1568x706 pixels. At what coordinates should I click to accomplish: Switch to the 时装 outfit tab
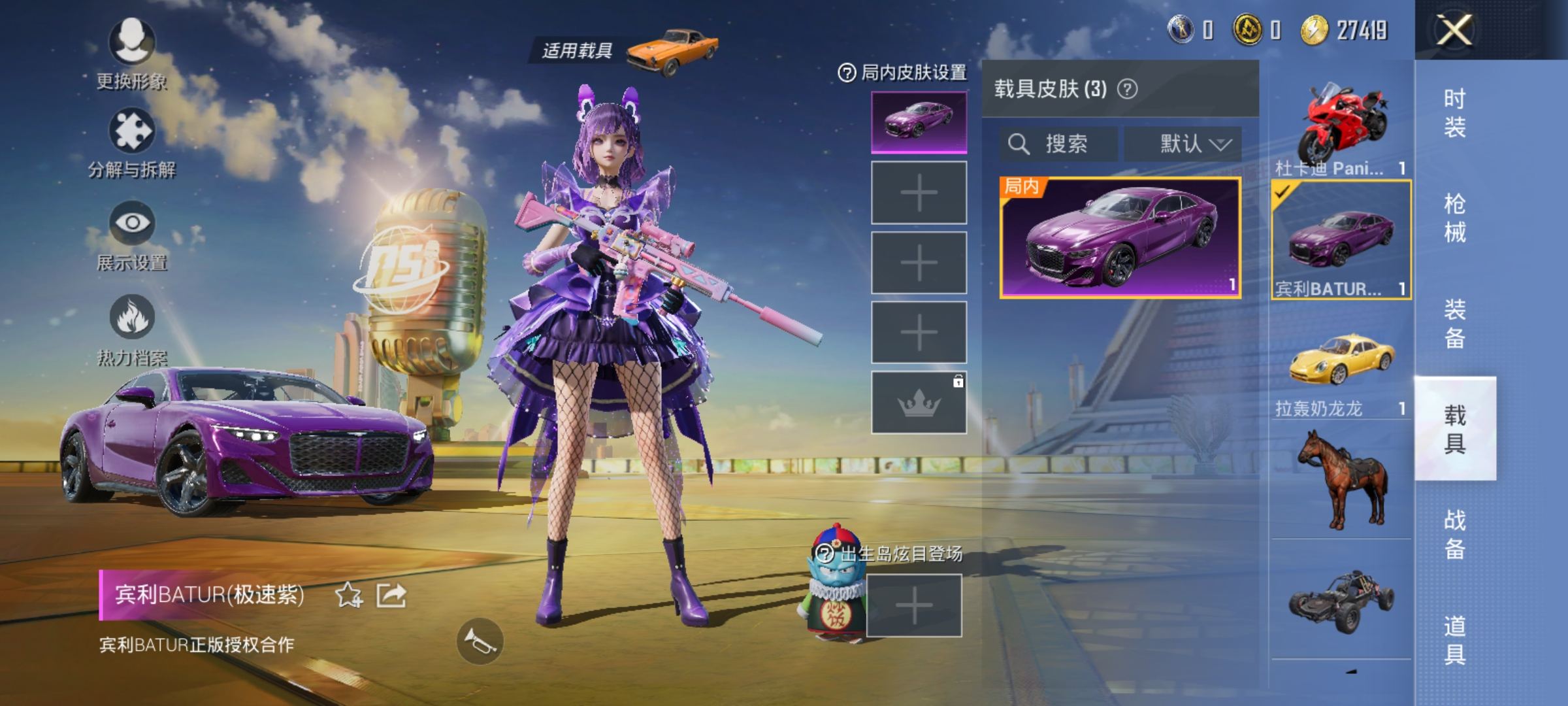(1455, 112)
